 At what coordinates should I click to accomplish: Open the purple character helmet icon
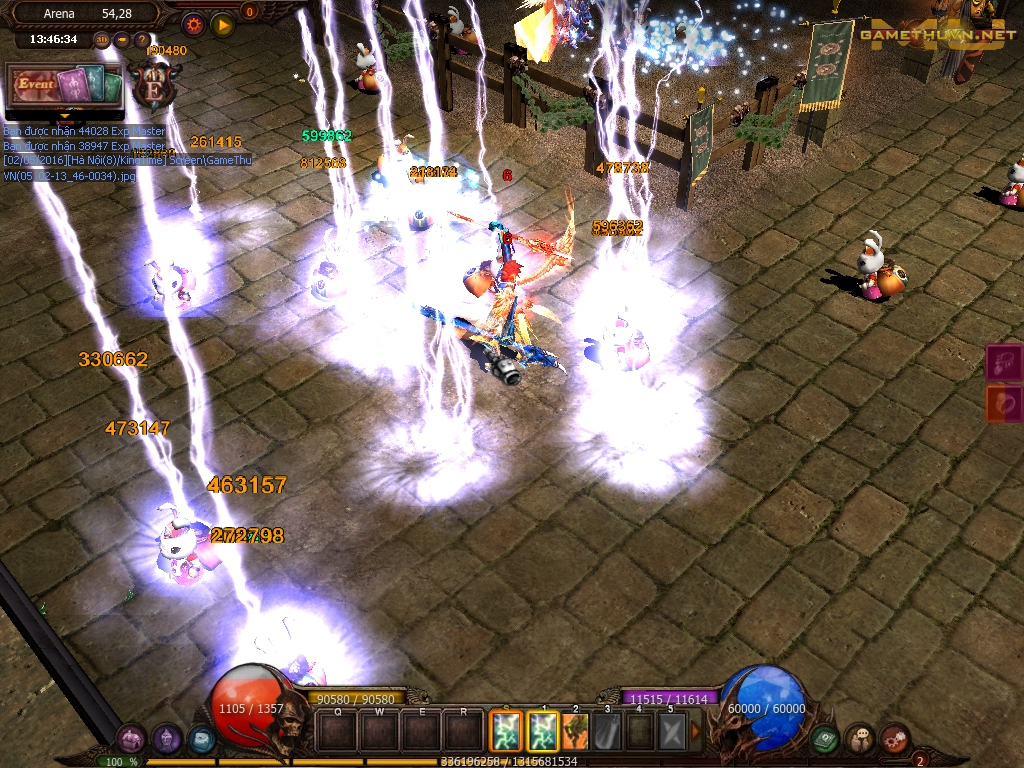point(167,739)
